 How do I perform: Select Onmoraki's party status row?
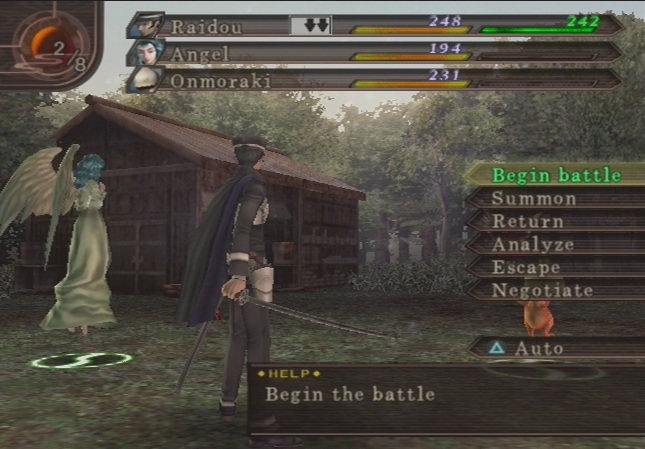(380, 79)
